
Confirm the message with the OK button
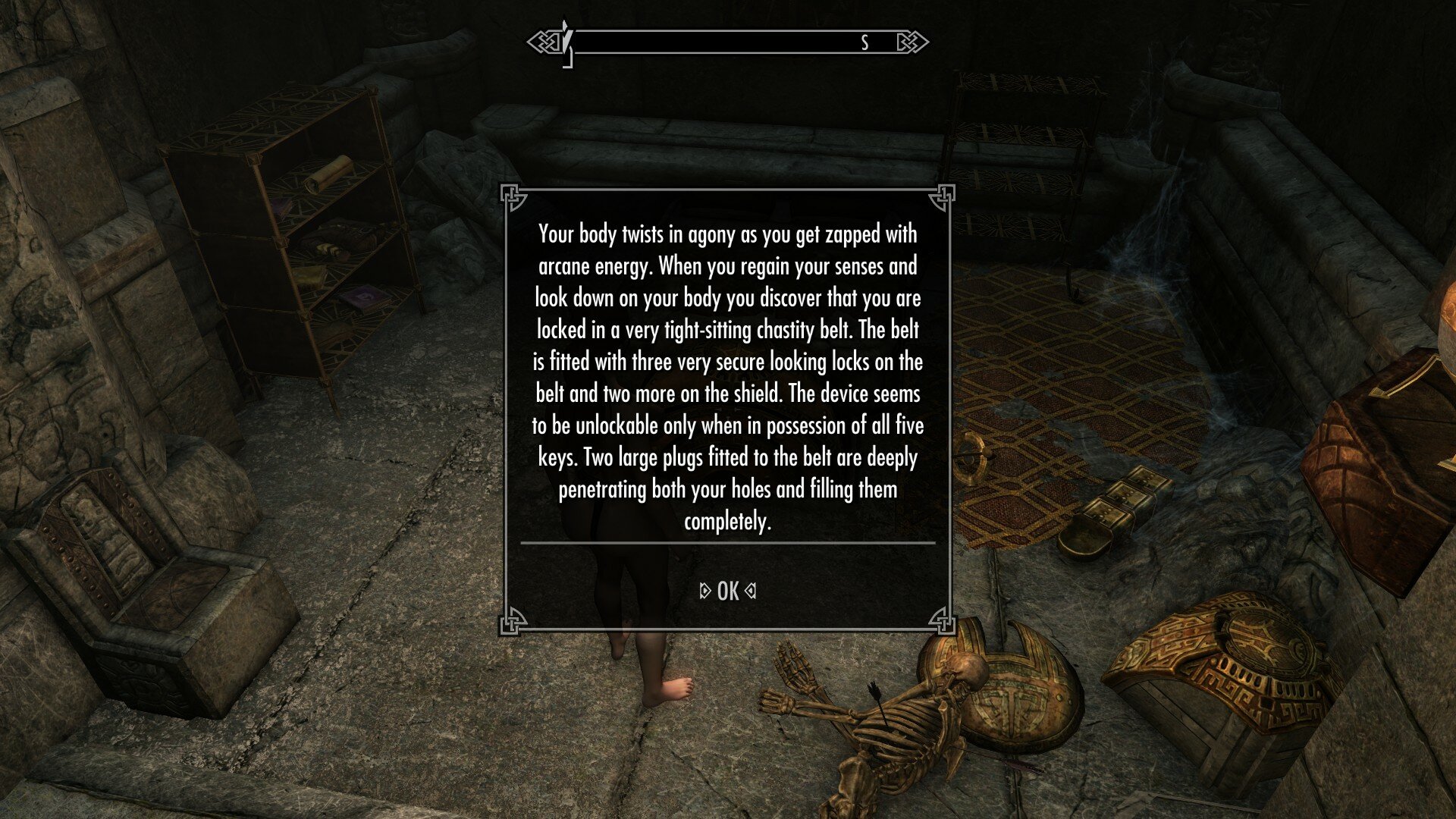tap(727, 591)
